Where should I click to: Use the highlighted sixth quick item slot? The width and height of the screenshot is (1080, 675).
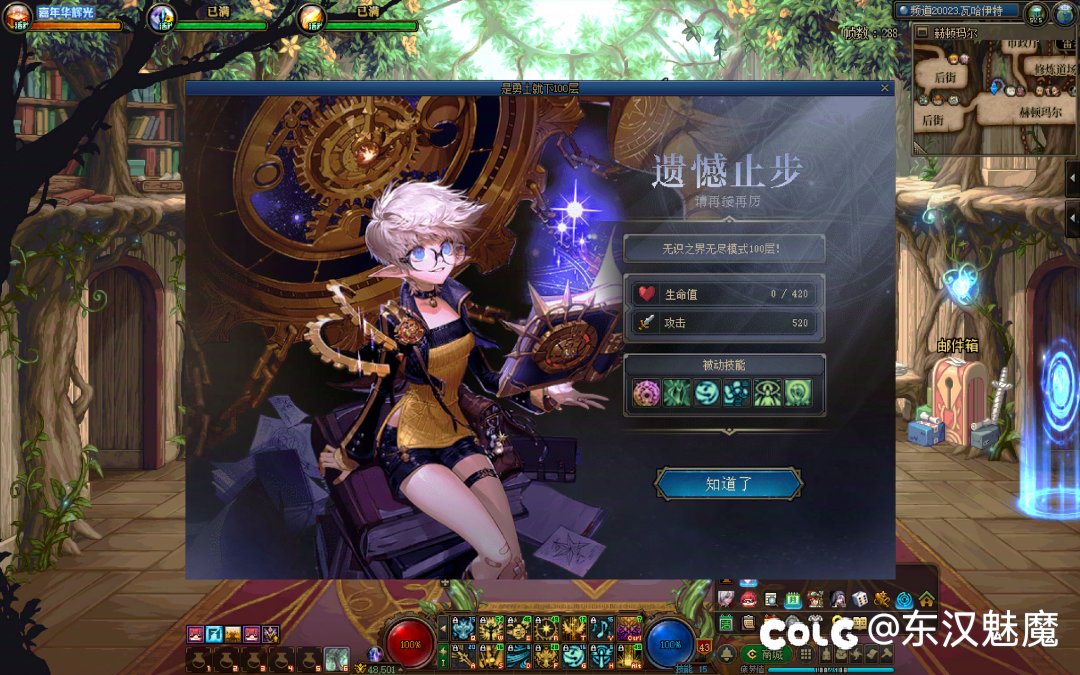click(337, 658)
